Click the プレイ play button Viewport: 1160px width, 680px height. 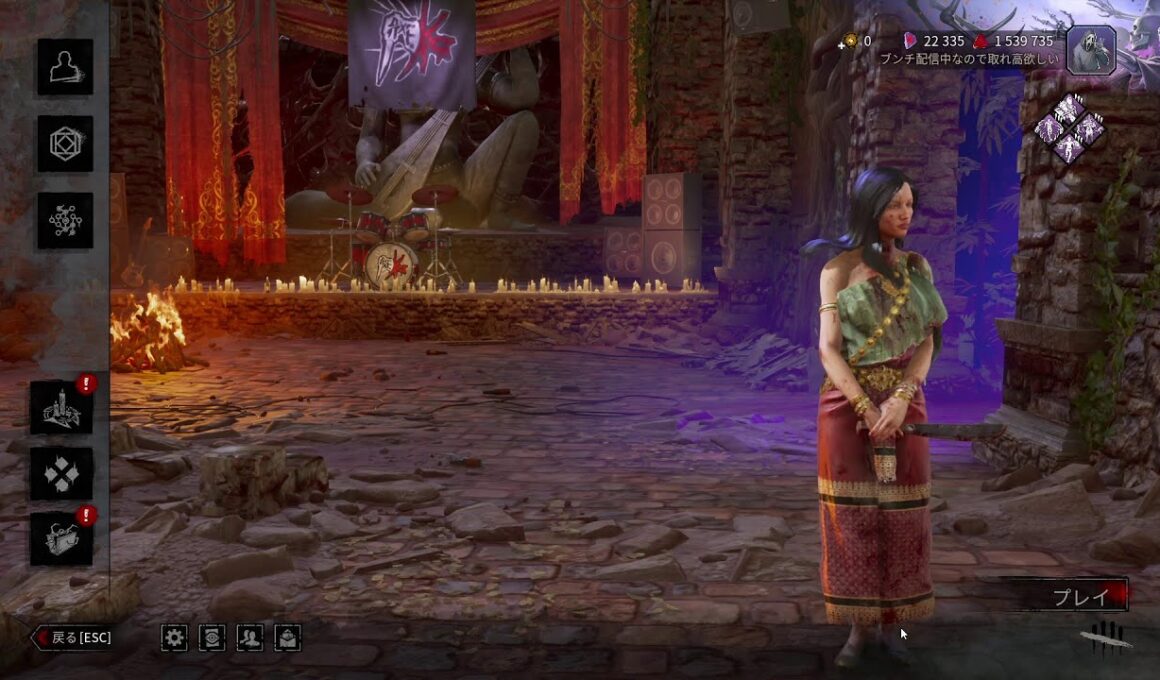(x=1078, y=597)
